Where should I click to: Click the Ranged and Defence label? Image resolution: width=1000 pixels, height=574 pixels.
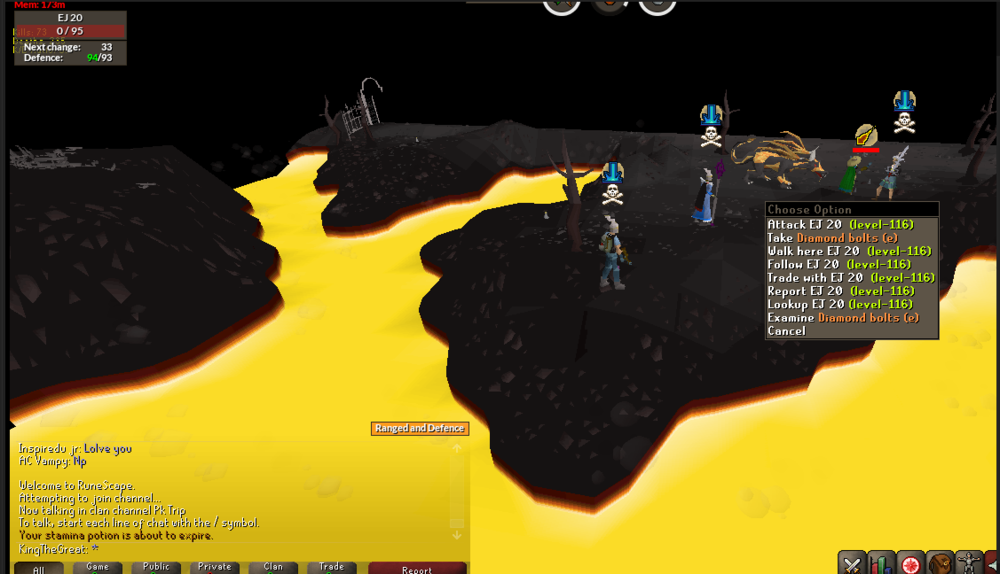(x=419, y=428)
